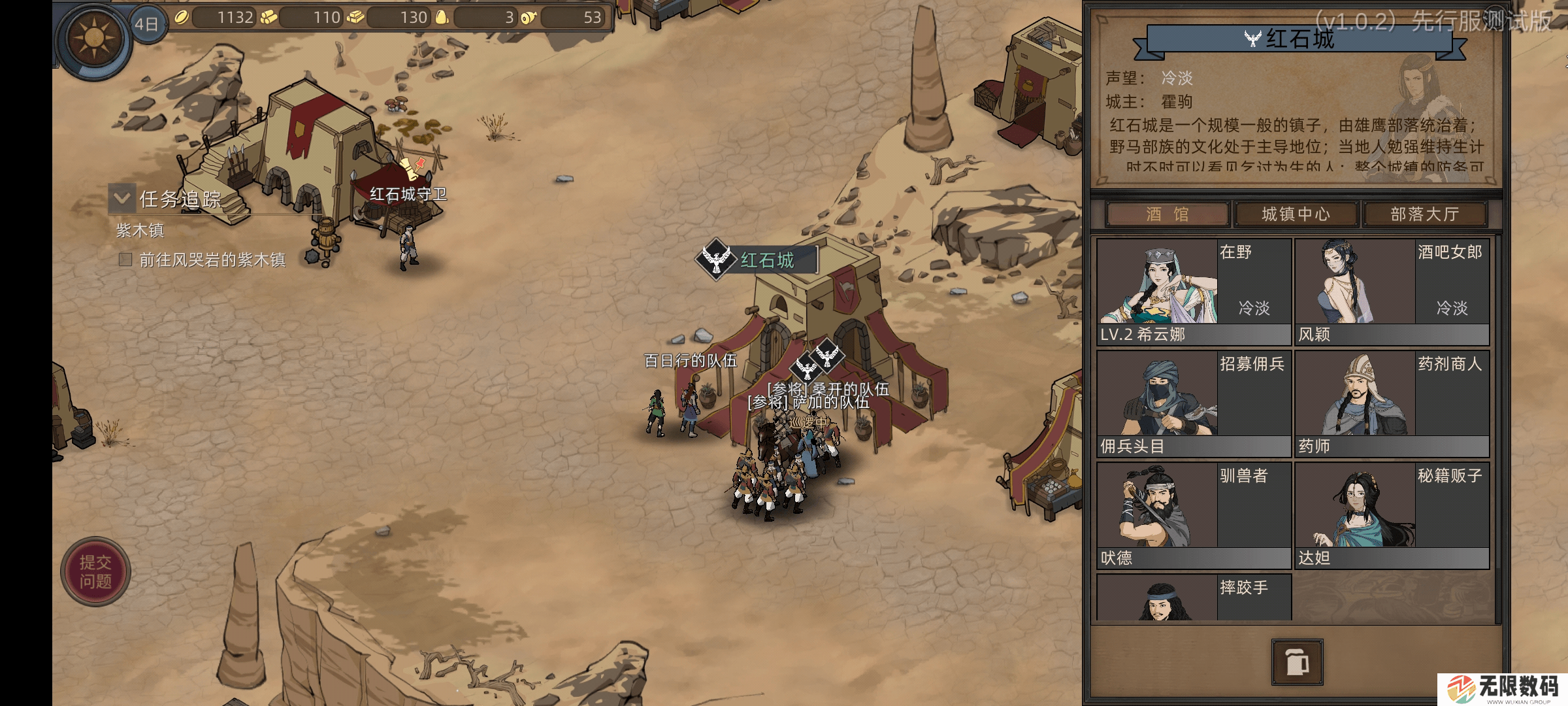Open the sun day-time dial
The image size is (1568, 706).
pos(93,37)
